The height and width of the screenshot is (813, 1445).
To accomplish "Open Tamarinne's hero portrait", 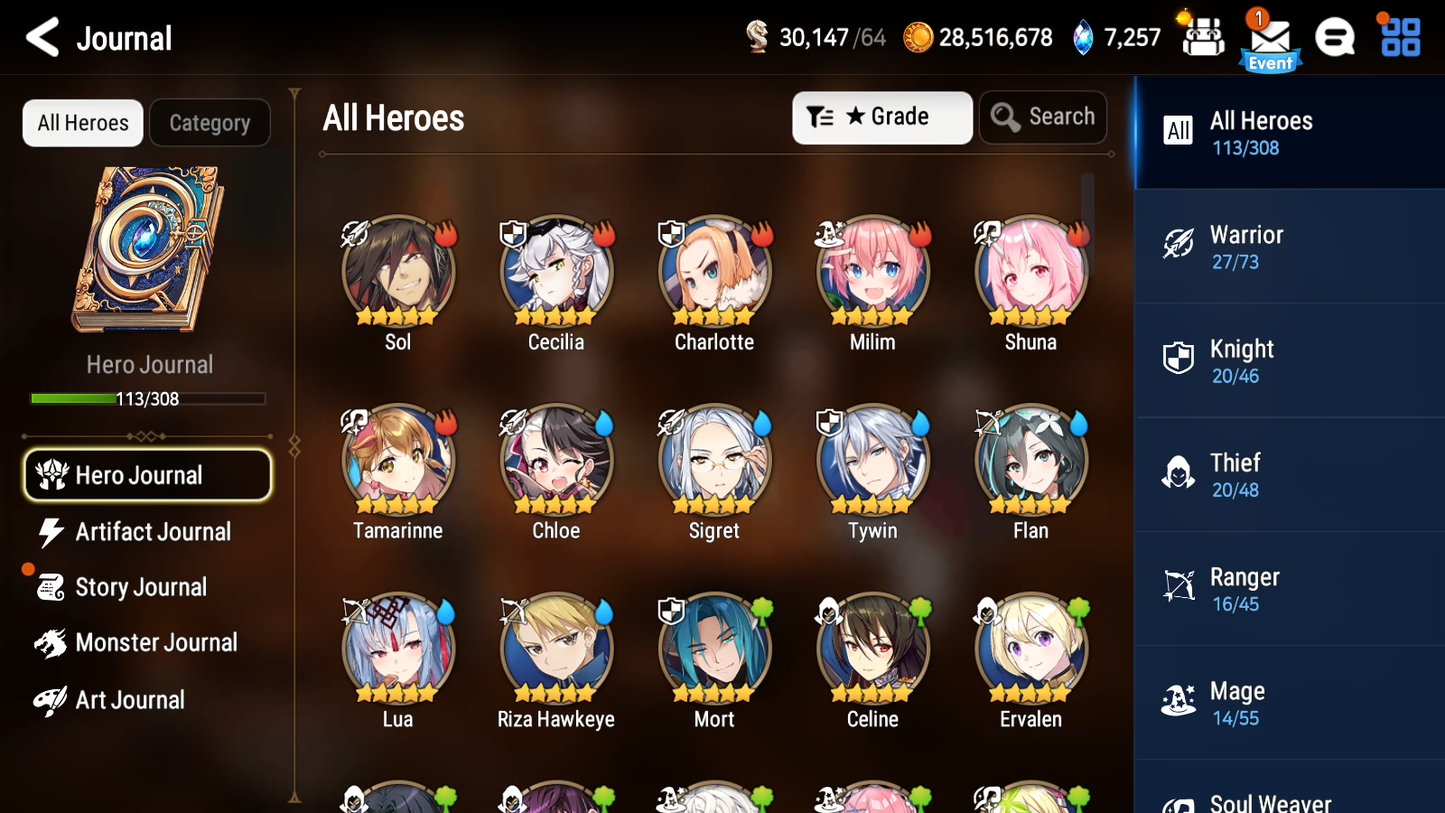I will (x=398, y=460).
